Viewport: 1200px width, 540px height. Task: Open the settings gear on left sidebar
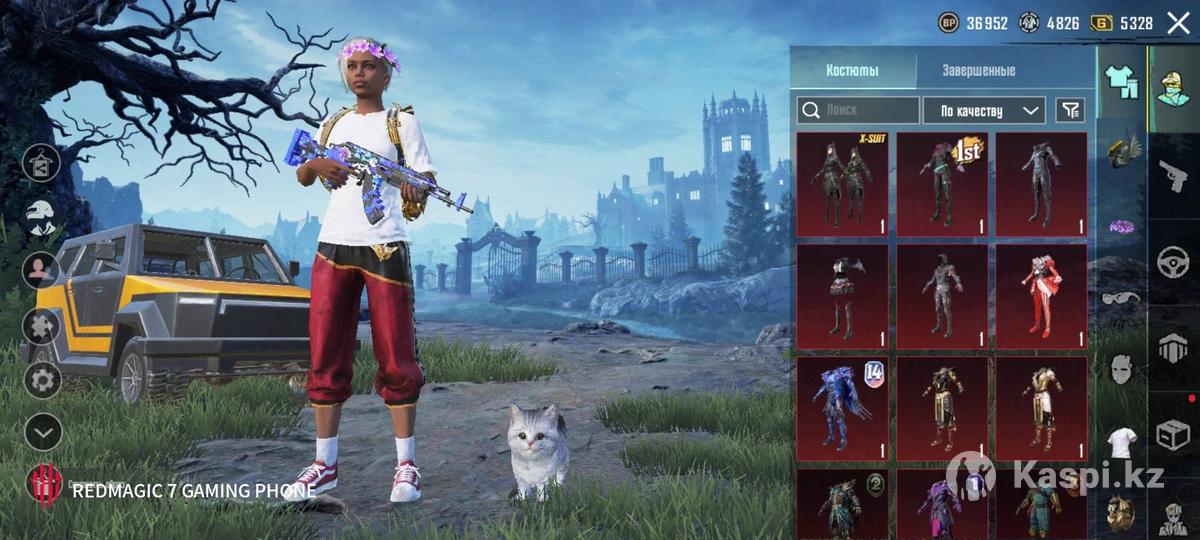point(42,380)
